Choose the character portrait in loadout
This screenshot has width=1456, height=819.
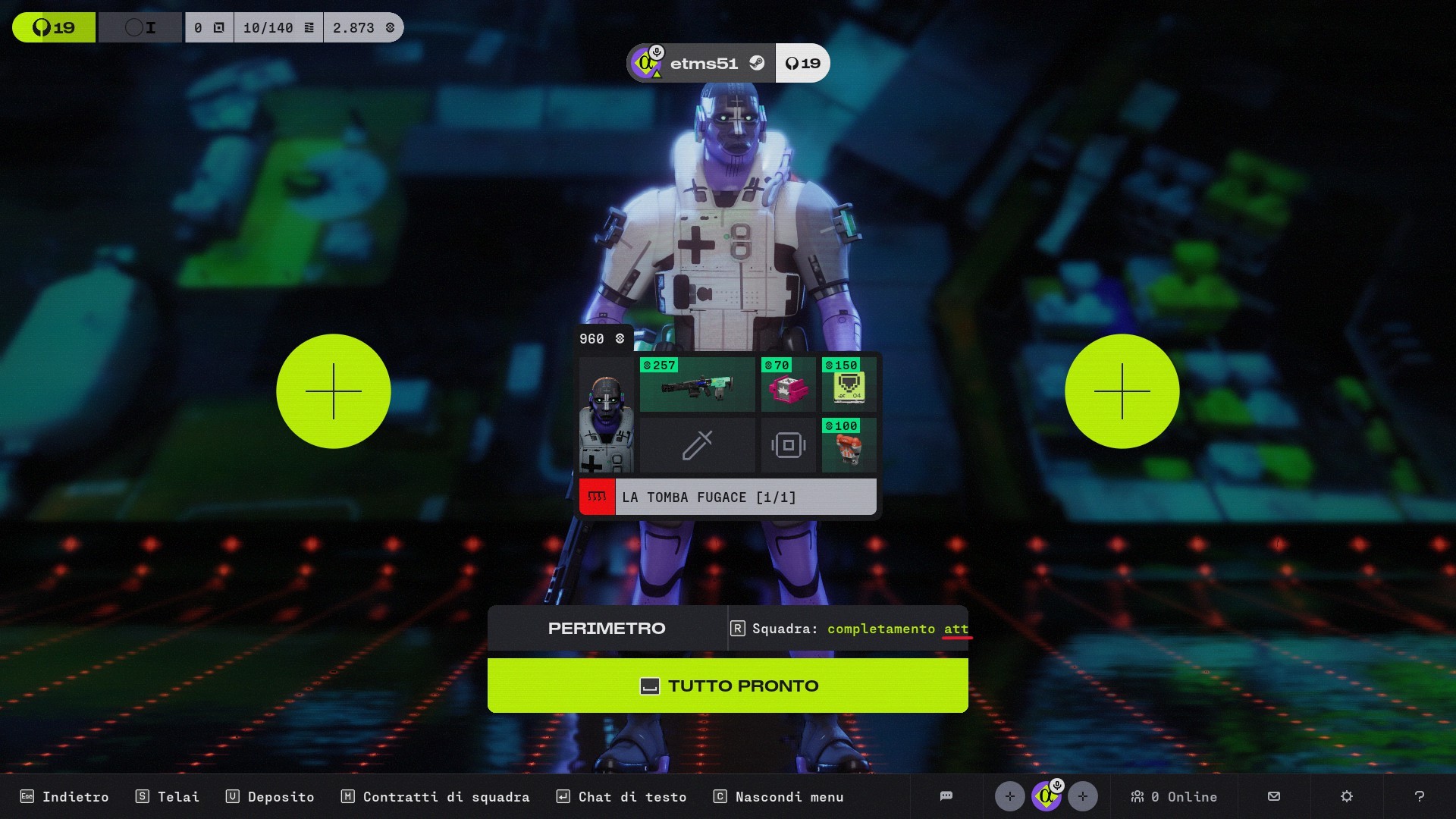click(x=606, y=415)
